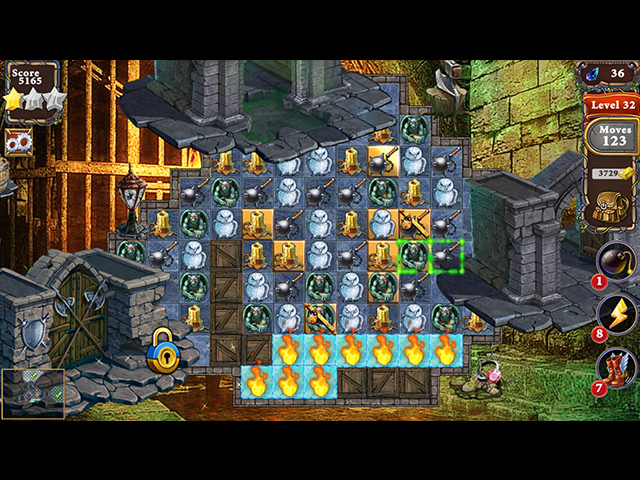The width and height of the screenshot is (640, 480).
Task: Select the green-highlighted bomb tile
Action: click(446, 255)
